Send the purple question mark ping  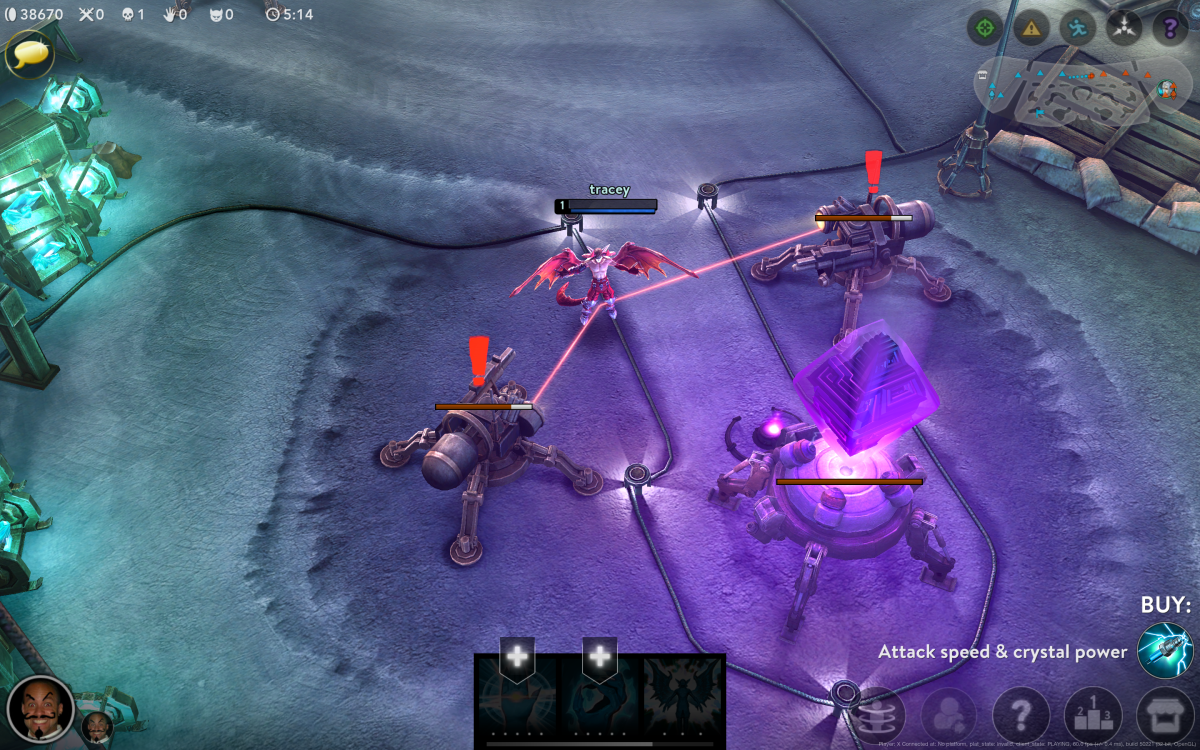coord(1170,28)
